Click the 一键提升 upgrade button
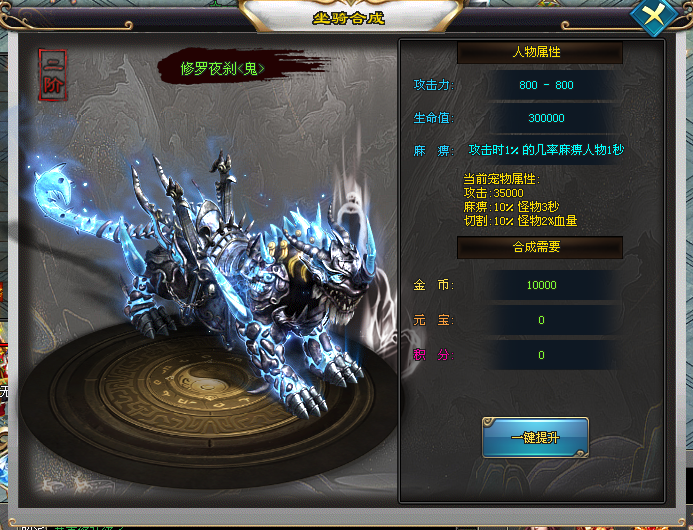The image size is (693, 530). 535,438
